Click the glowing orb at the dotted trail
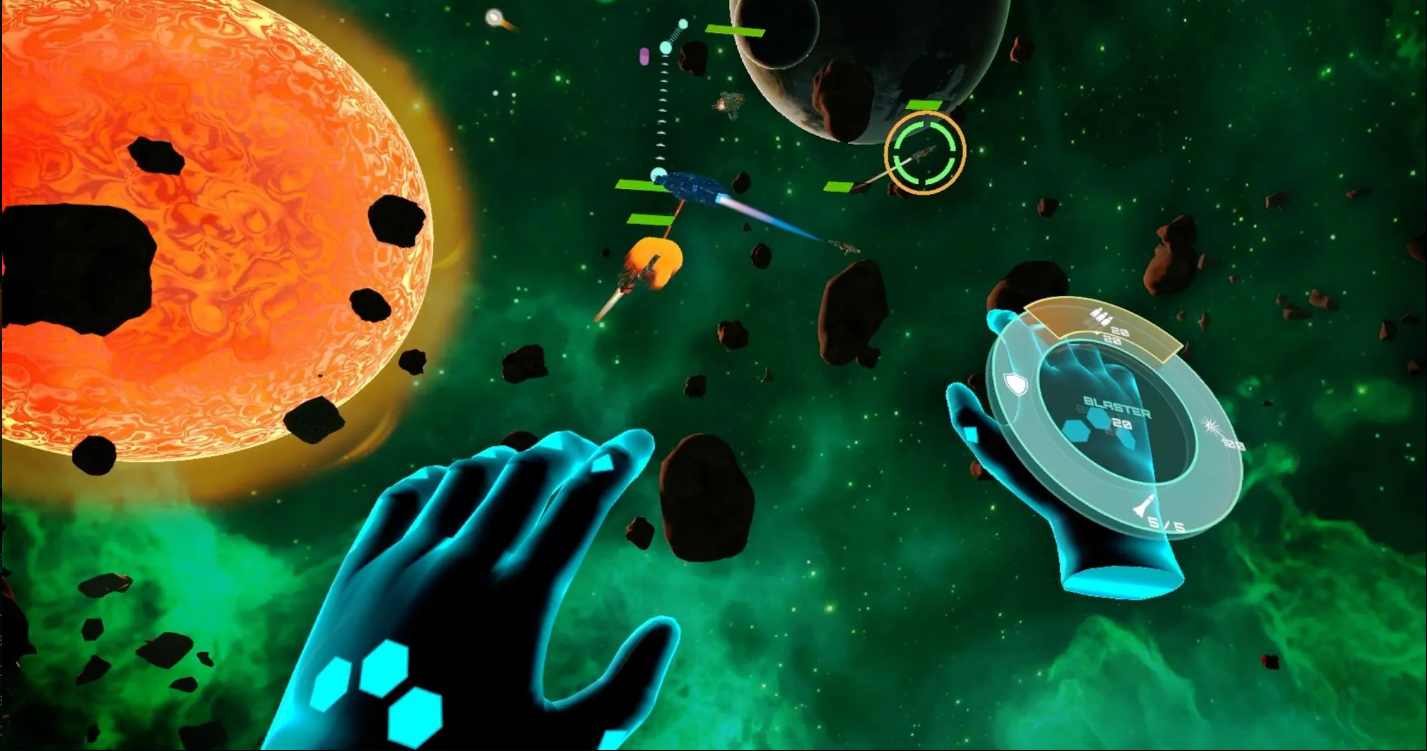The image size is (1427, 751). point(666,47)
